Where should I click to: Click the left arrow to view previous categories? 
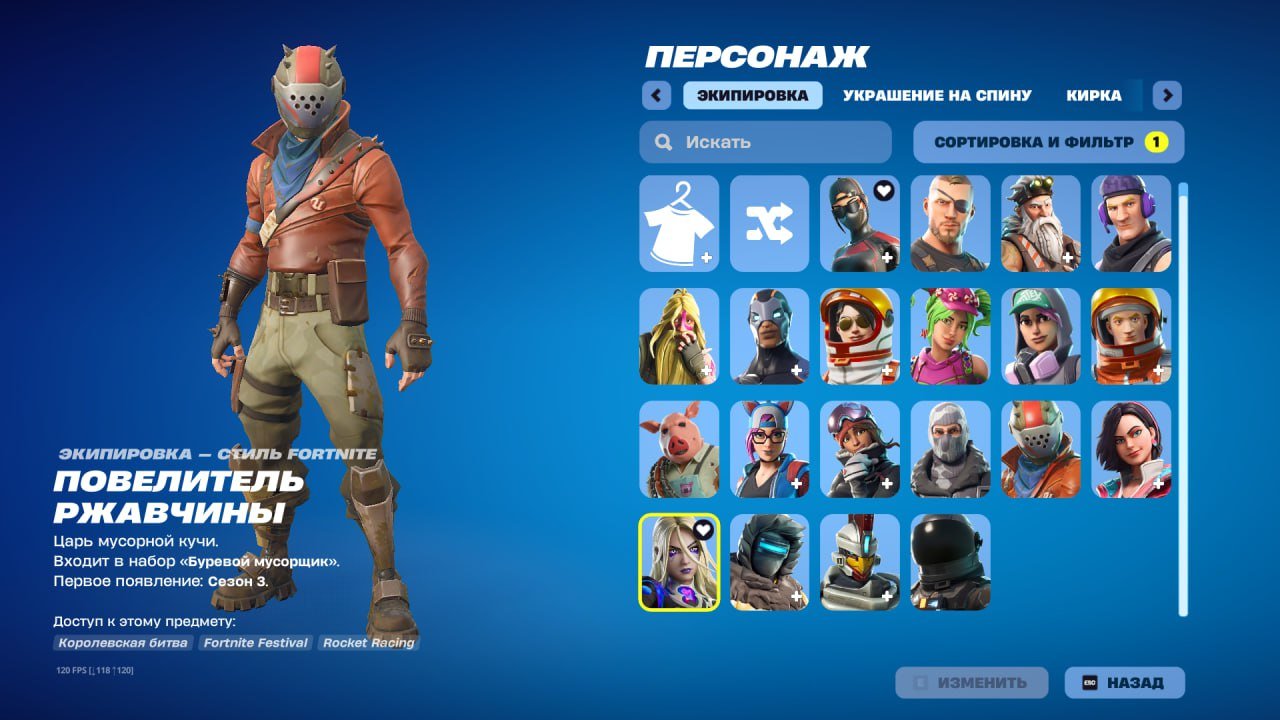655,94
